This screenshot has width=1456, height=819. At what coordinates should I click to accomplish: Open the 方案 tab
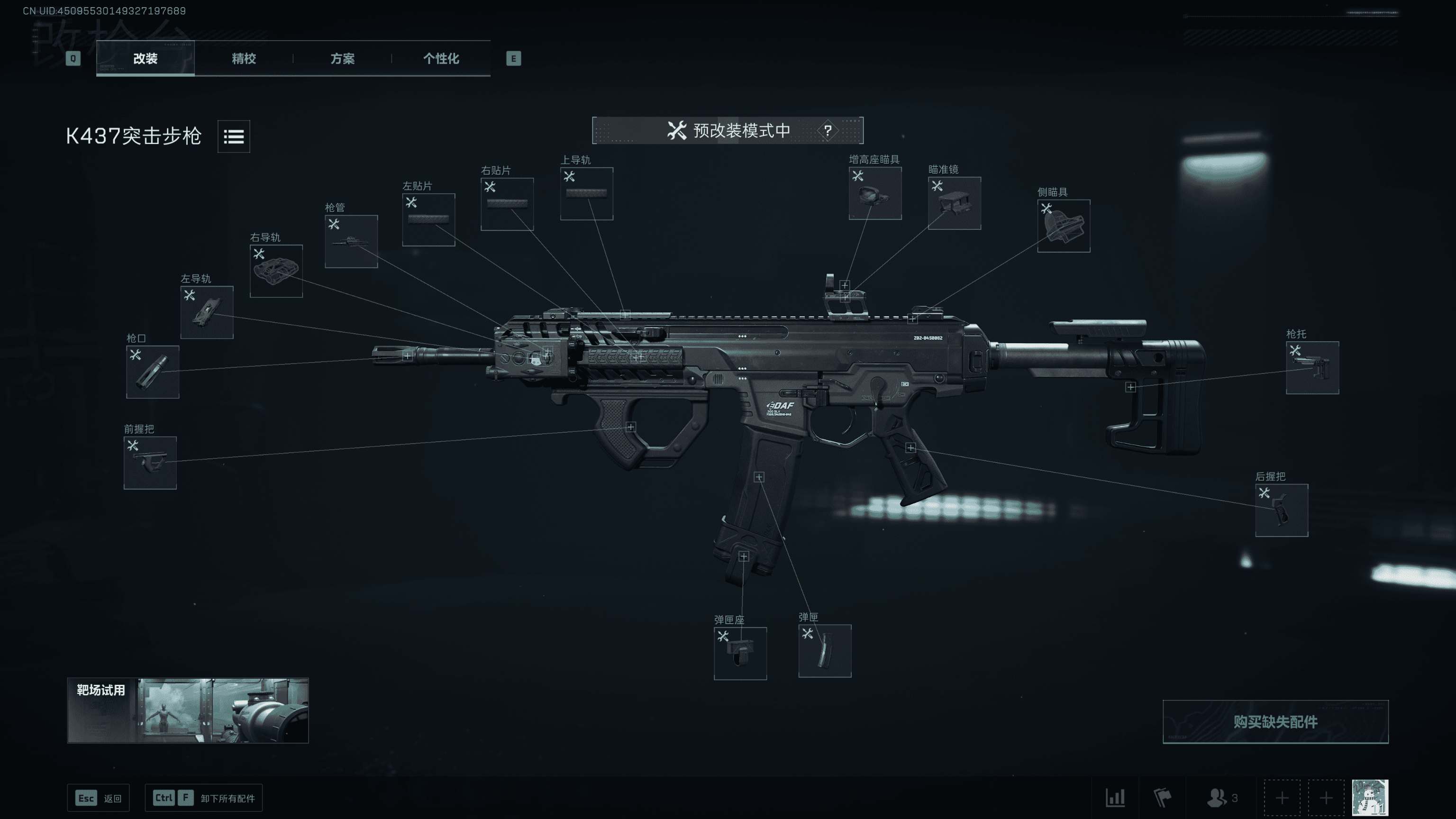343,58
